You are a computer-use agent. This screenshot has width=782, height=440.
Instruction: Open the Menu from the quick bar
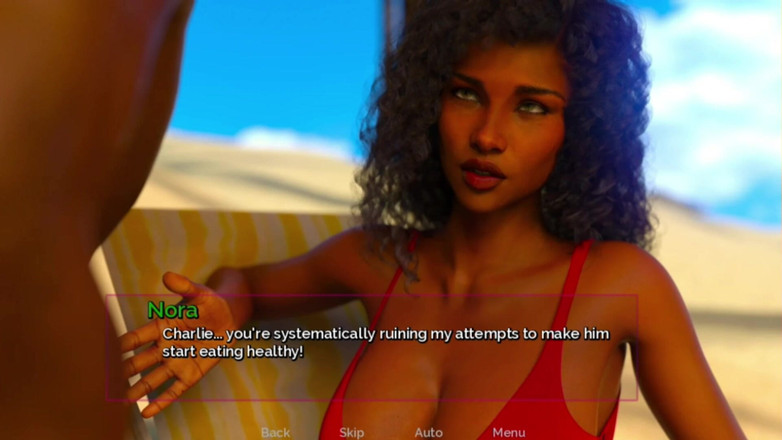tap(508, 432)
